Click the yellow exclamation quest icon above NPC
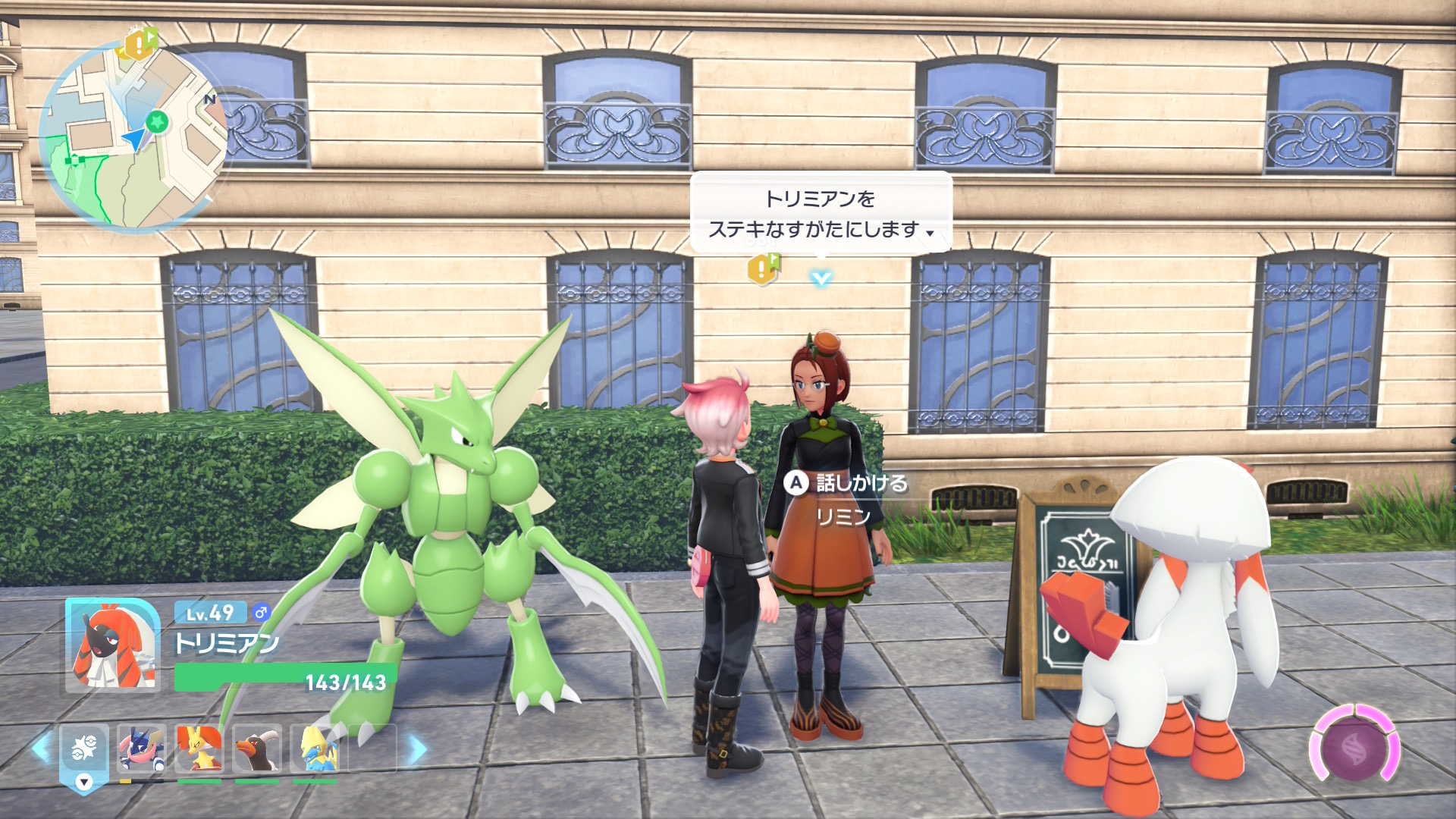 pyautogui.click(x=763, y=268)
